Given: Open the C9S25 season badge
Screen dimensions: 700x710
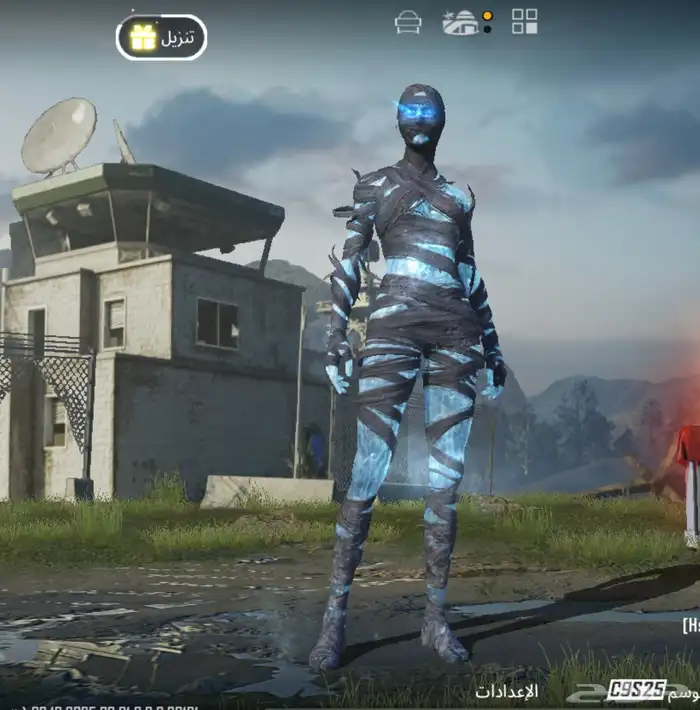Looking at the screenshot, I should click(x=637, y=689).
